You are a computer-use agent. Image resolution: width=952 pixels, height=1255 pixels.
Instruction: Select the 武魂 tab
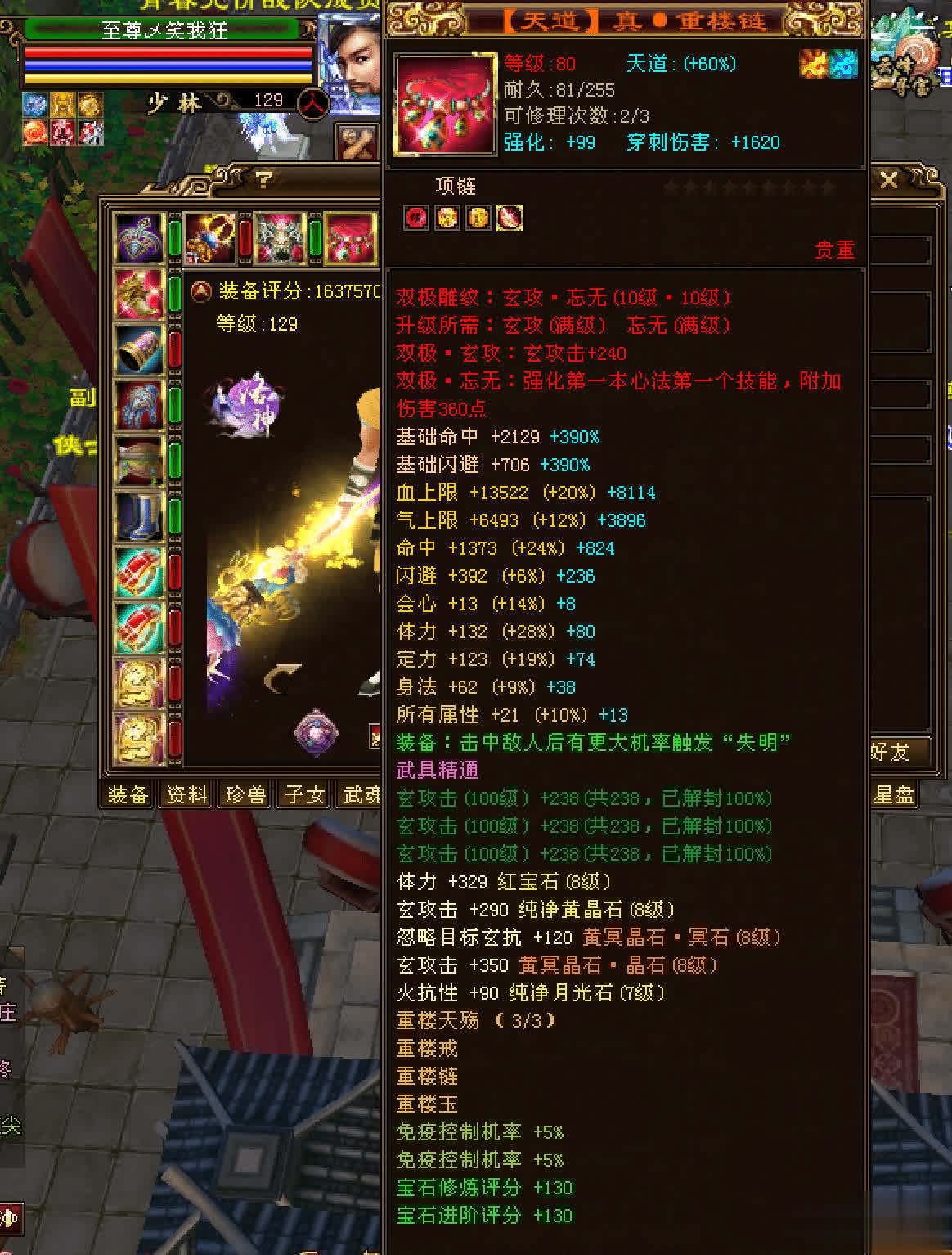tap(360, 794)
